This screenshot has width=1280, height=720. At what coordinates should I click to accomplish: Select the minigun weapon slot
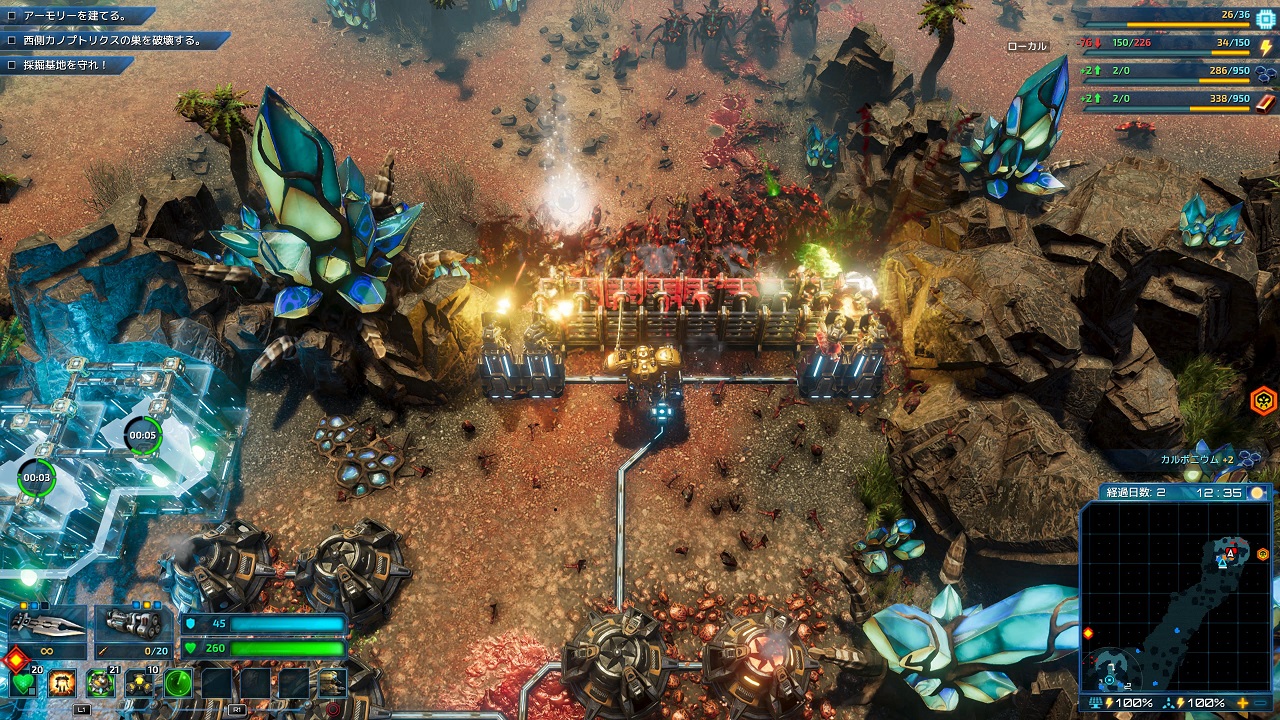[x=134, y=626]
